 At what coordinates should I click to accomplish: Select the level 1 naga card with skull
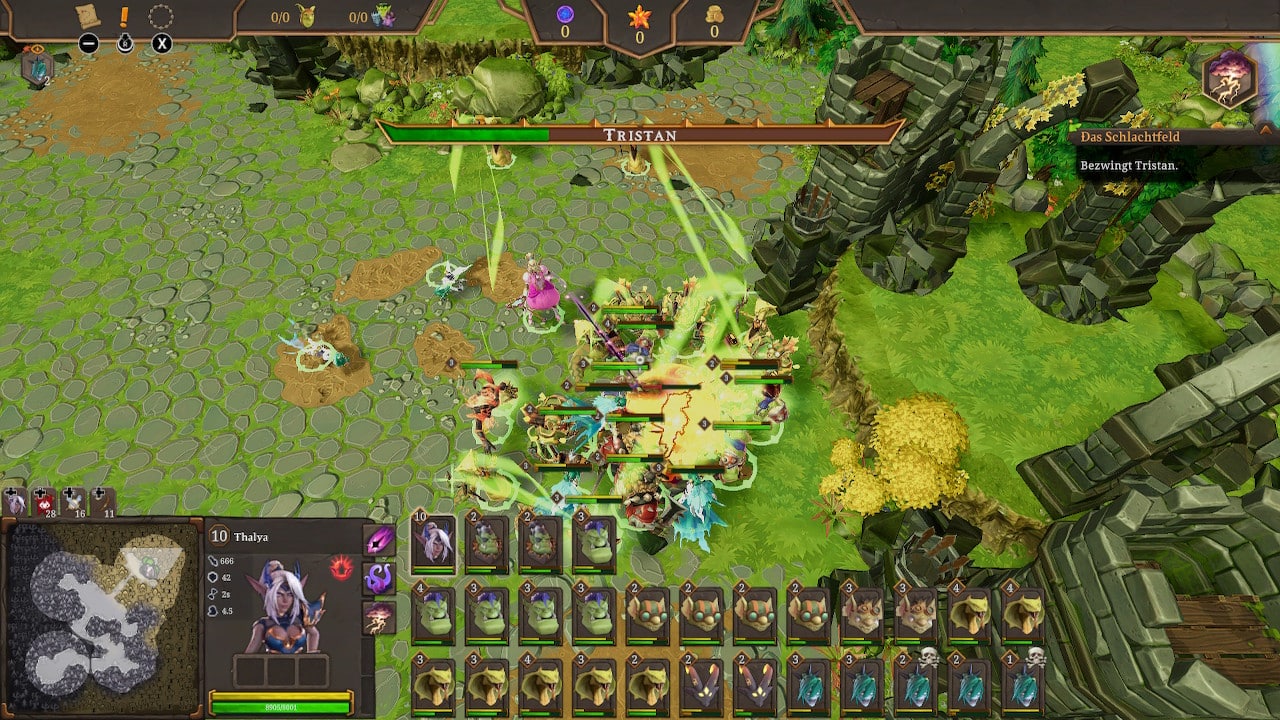click(x=1021, y=686)
